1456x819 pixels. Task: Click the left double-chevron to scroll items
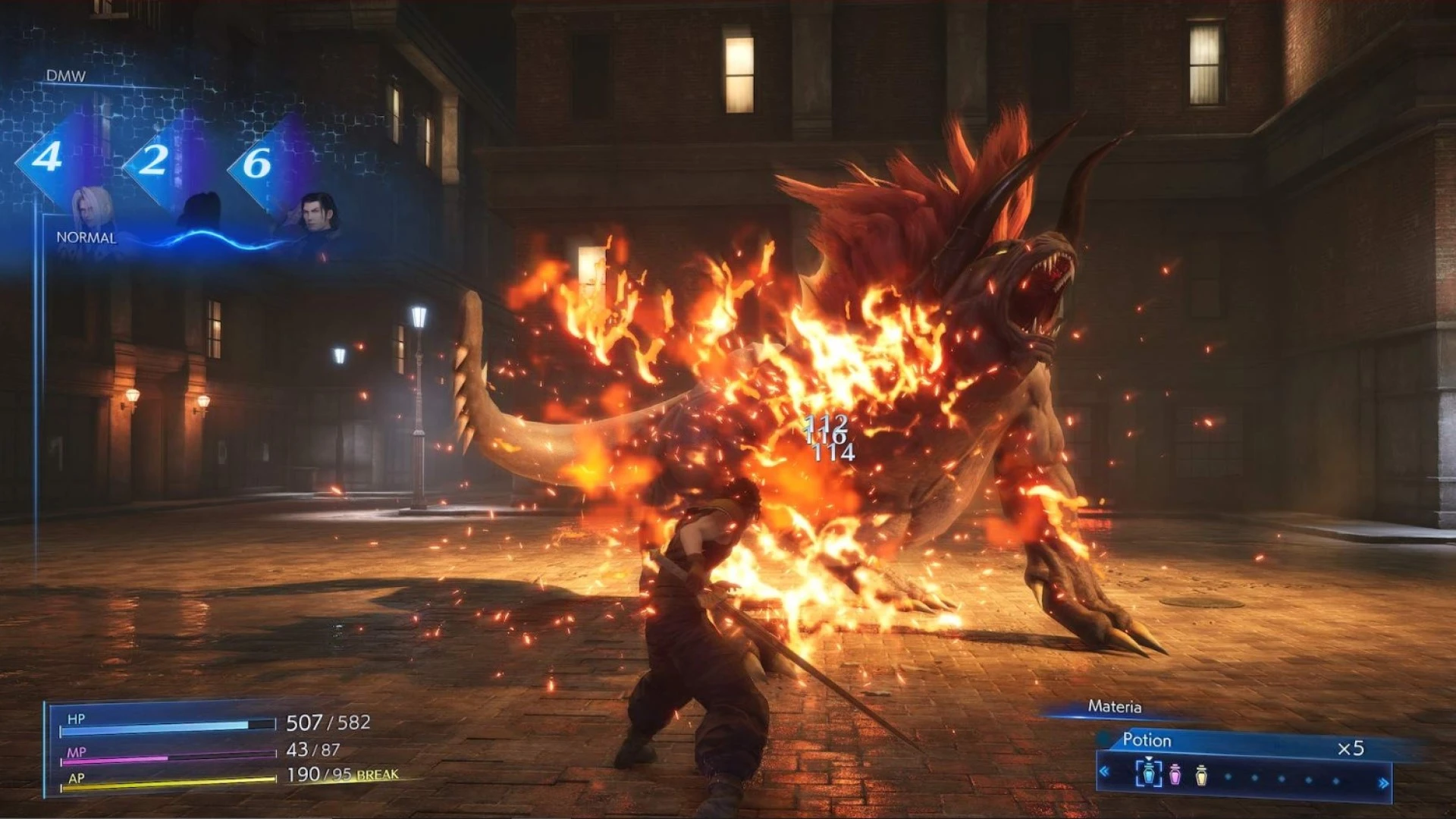1104,771
